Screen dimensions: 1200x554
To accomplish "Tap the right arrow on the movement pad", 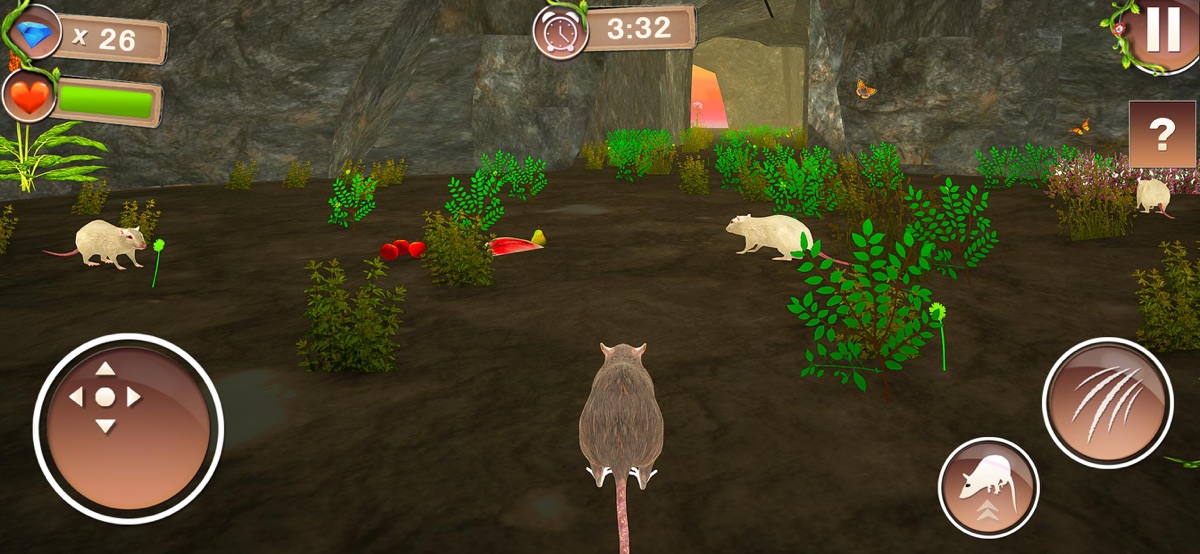I will 134,397.
